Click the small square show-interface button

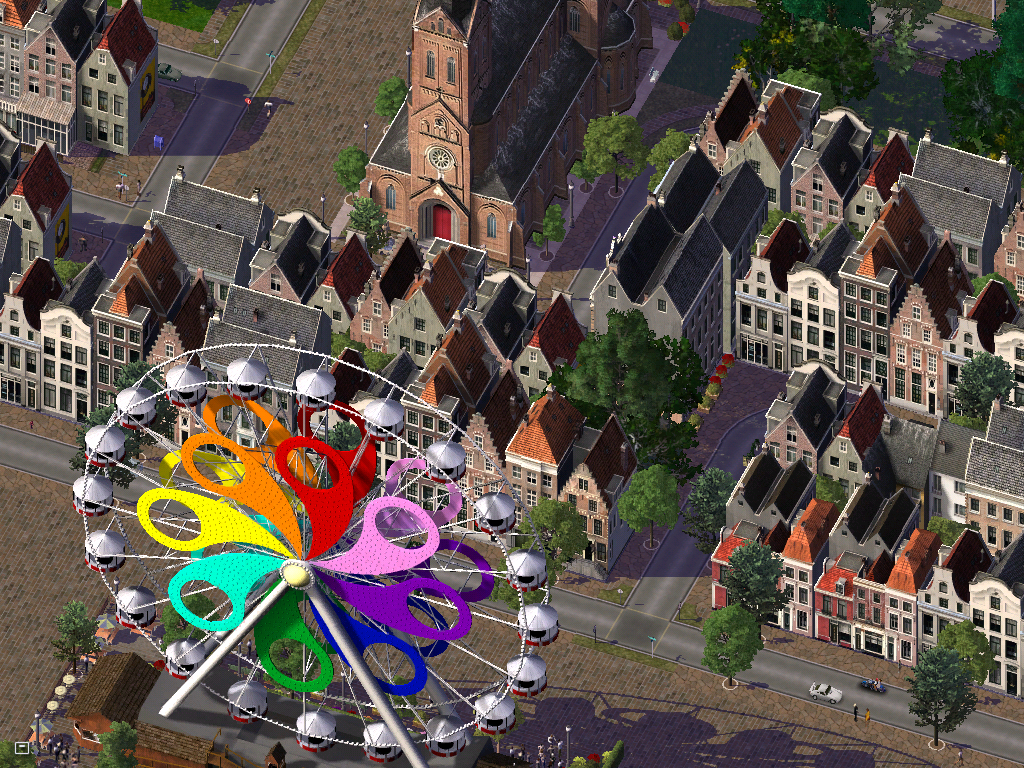pos(22,747)
